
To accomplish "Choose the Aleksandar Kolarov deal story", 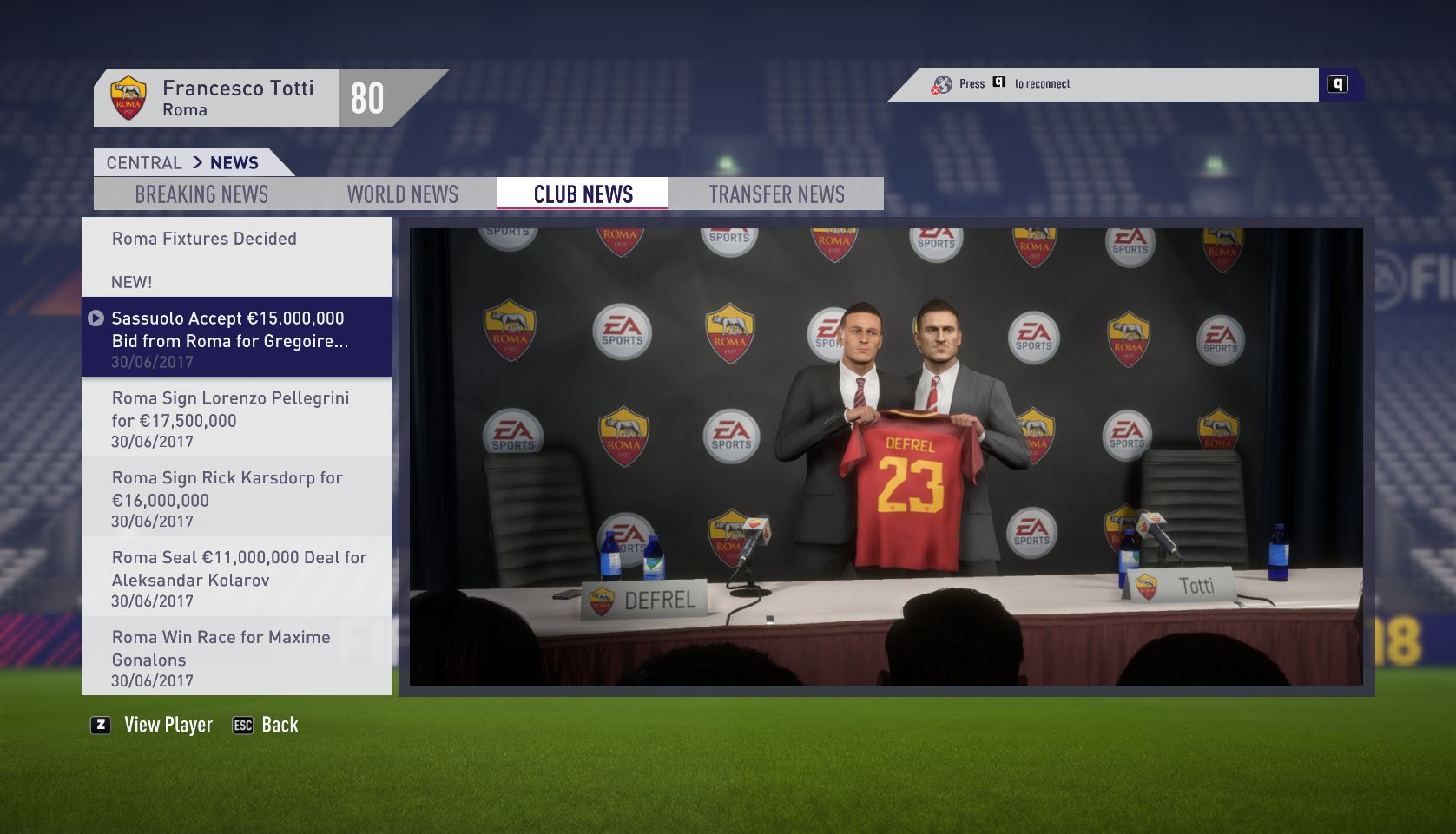I will click(236, 578).
